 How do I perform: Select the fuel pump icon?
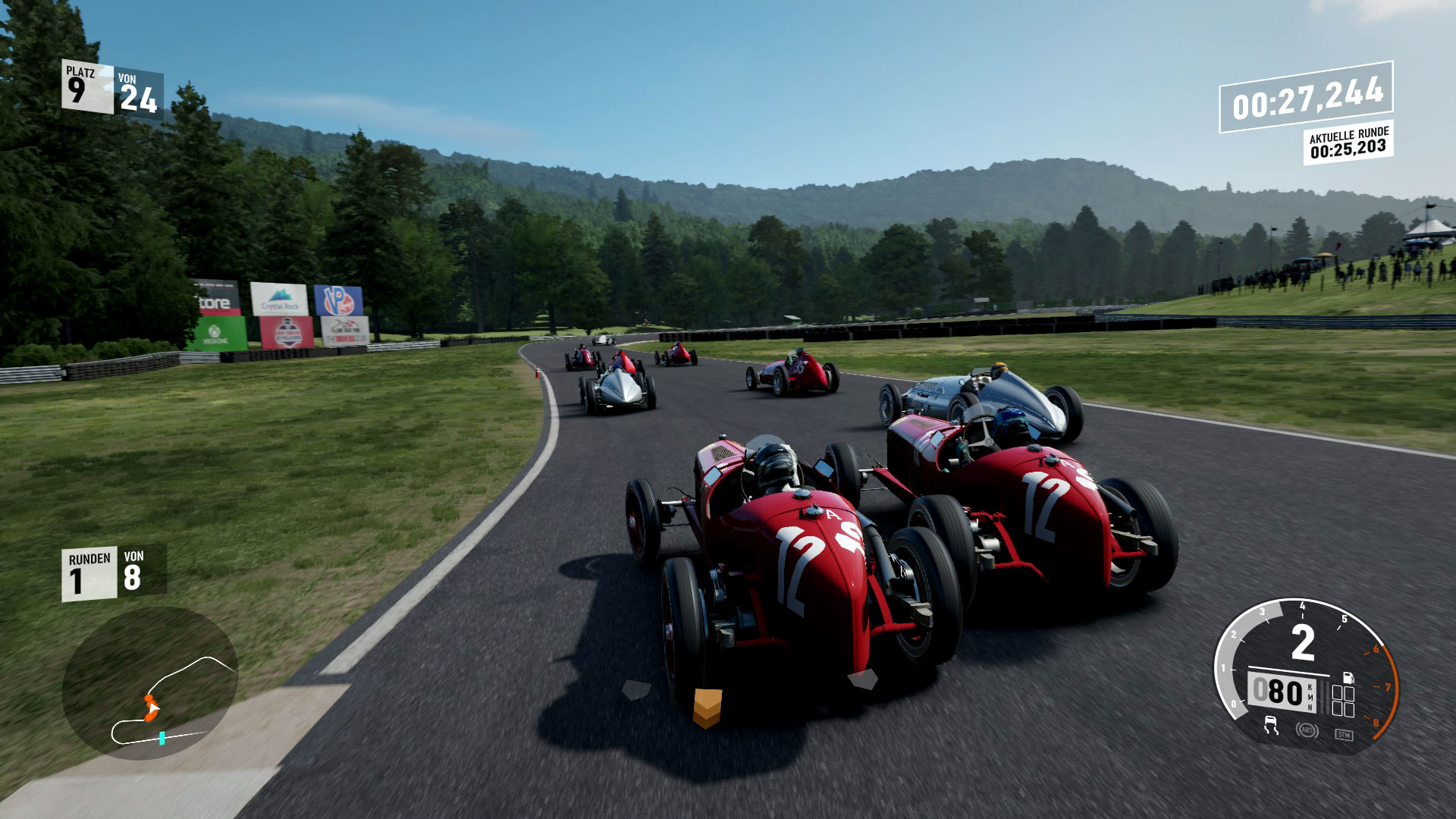[x=1348, y=676]
